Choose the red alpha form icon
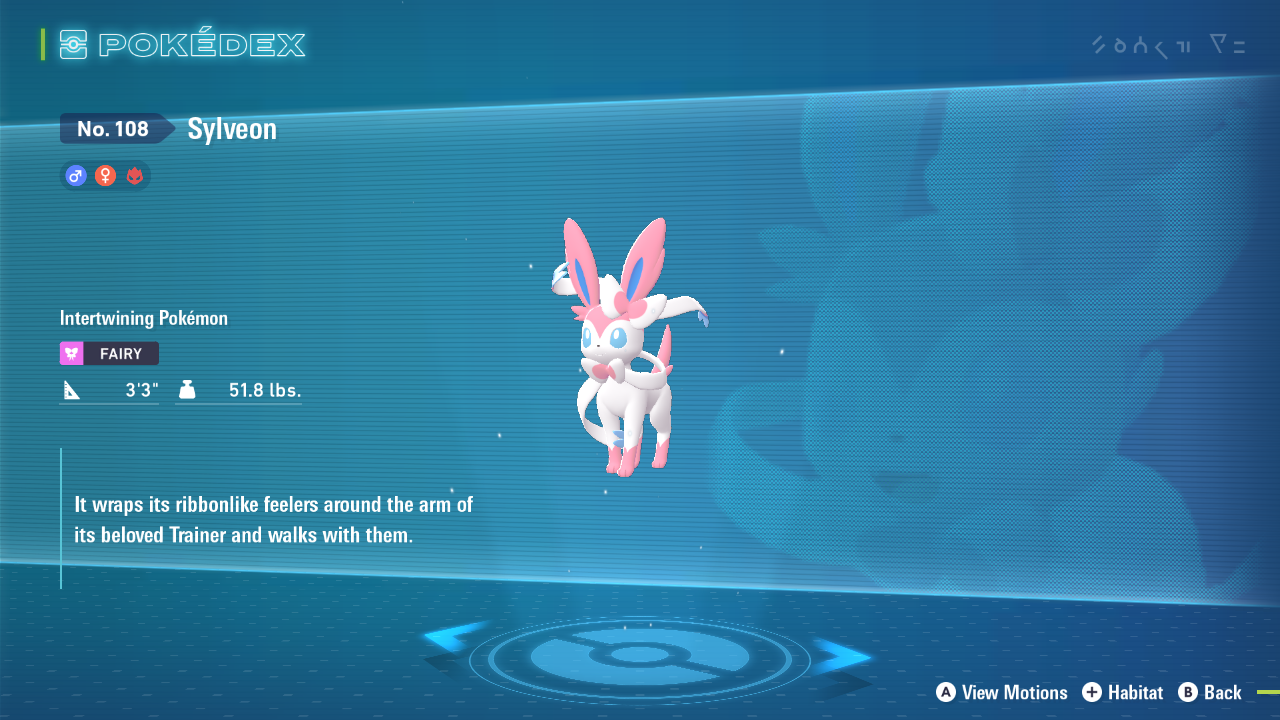 pos(135,176)
